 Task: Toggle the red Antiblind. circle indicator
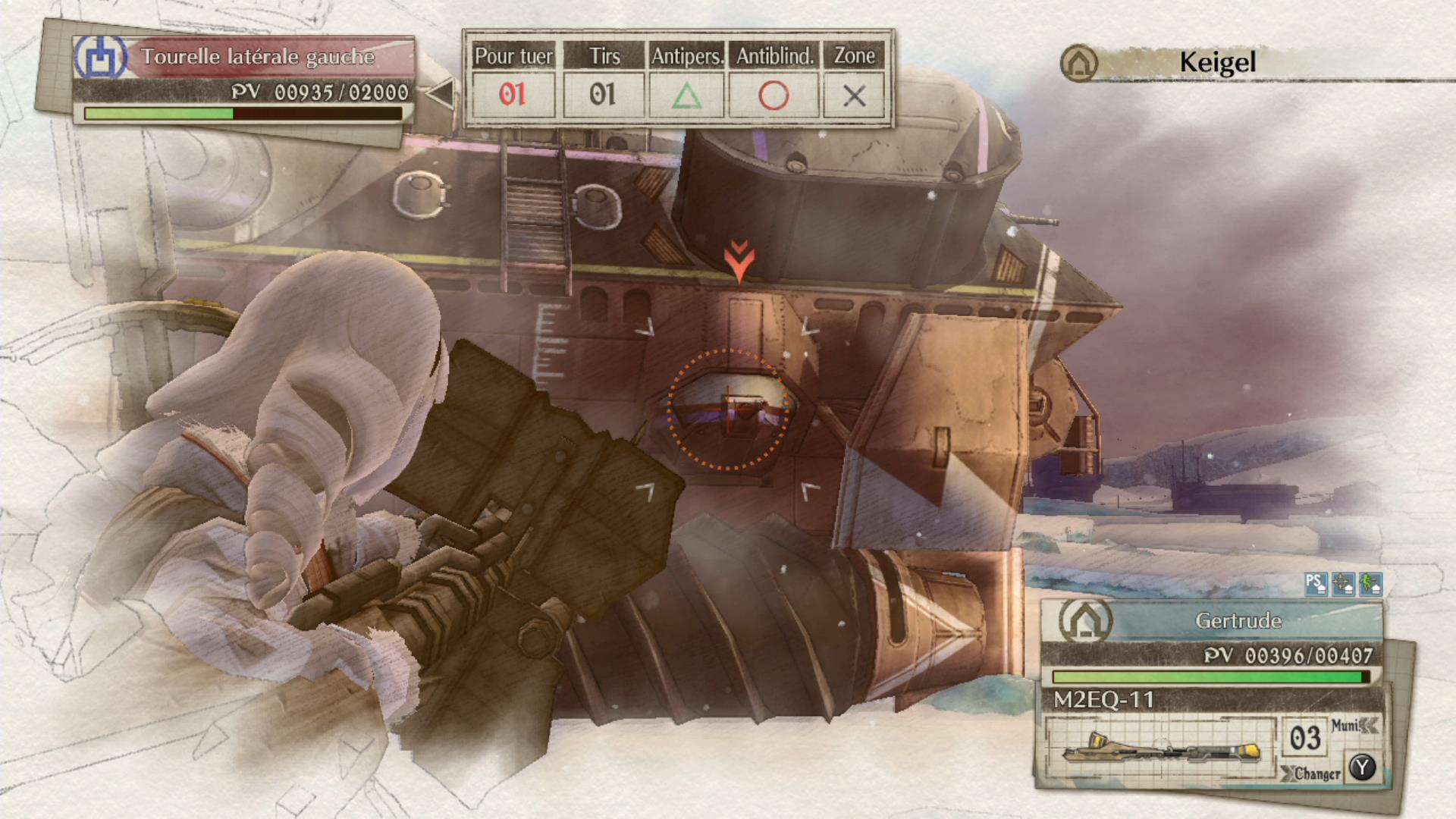click(x=773, y=96)
